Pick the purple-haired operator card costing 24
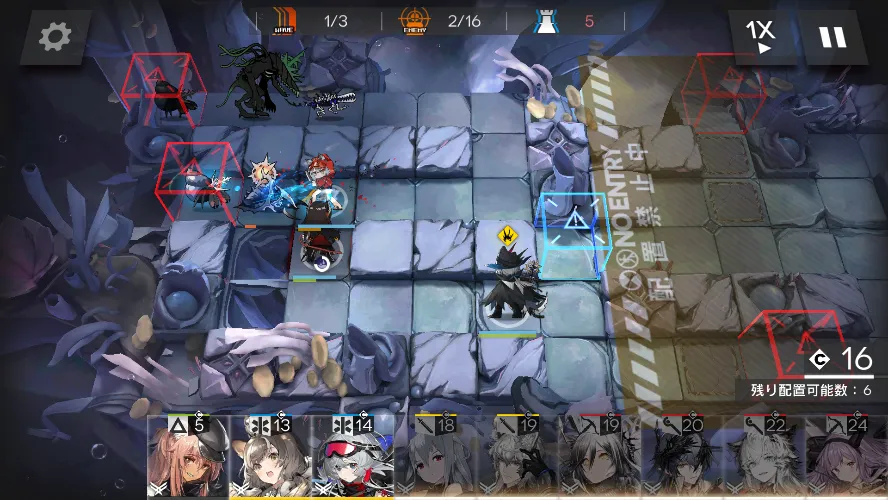 coord(846,458)
